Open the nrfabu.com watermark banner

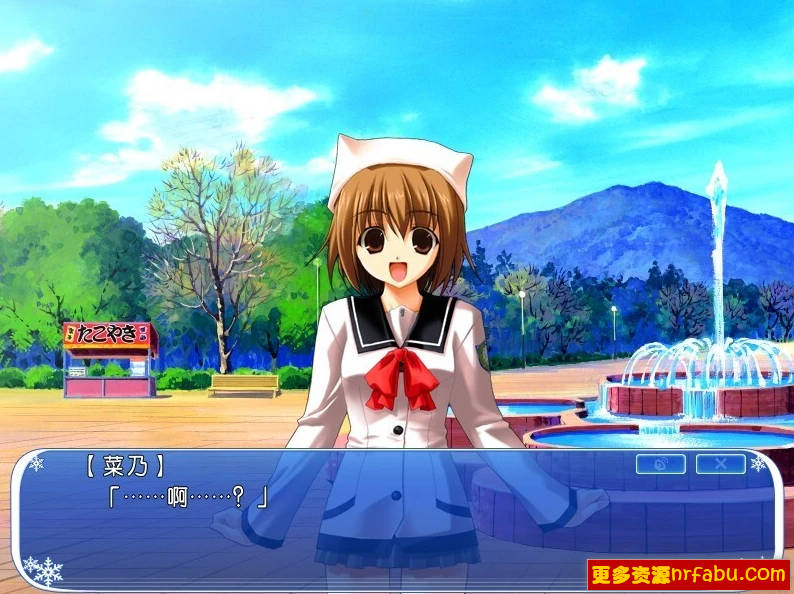point(688,574)
